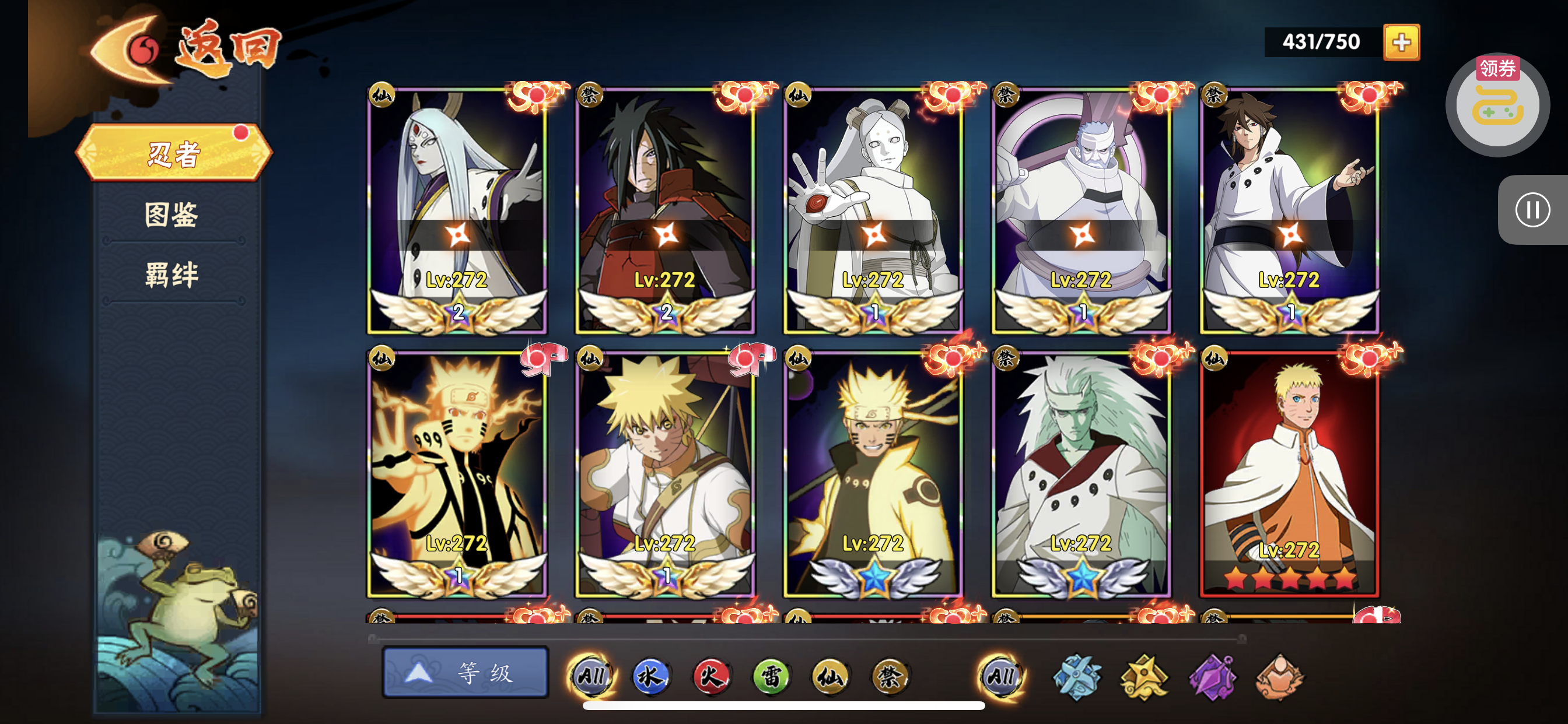Toggle the 等级 sort button
Image resolution: width=1568 pixels, height=724 pixels.
[465, 673]
